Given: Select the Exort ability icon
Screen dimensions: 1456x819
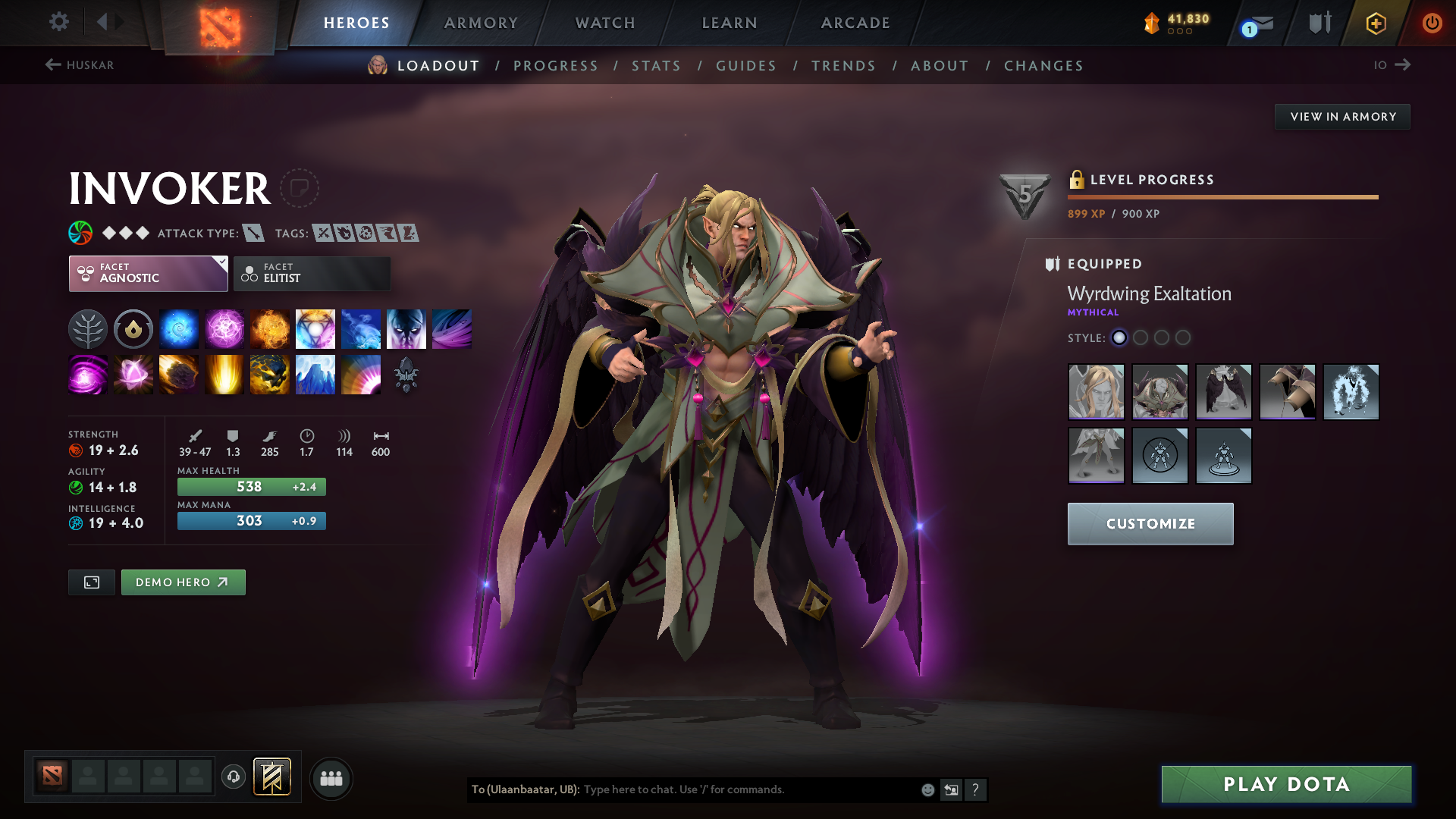Looking at the screenshot, I should [270, 328].
